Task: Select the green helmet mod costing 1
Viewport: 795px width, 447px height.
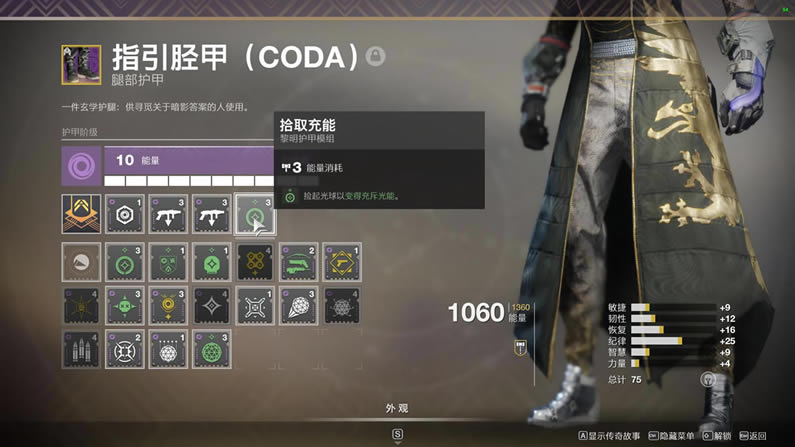Action: tap(212, 263)
